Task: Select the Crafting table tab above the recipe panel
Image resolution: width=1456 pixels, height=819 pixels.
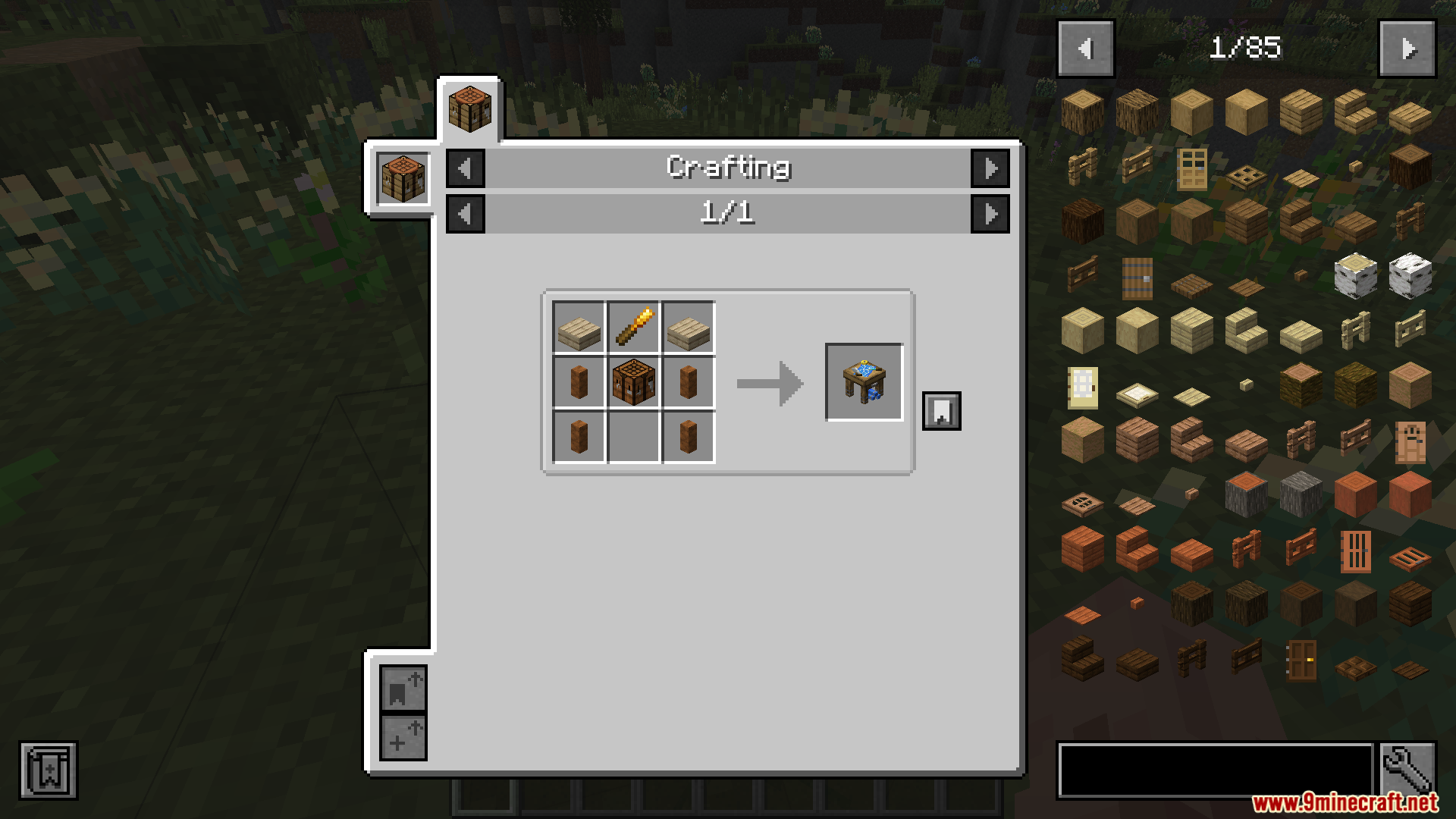Action: coord(469,109)
